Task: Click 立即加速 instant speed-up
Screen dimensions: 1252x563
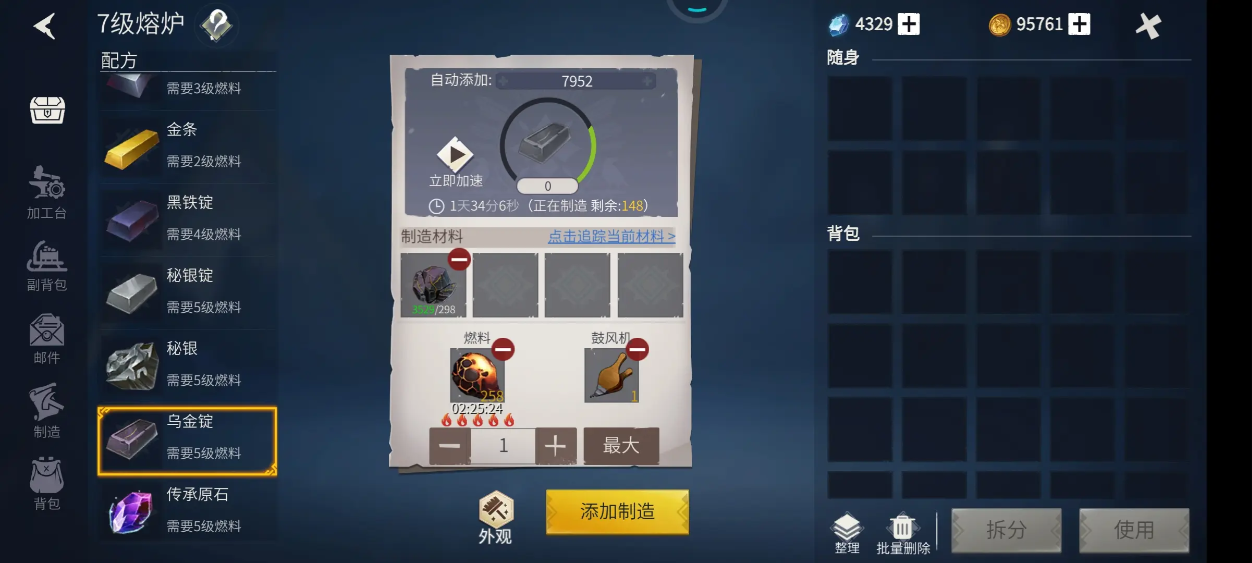Action: pyautogui.click(x=455, y=163)
